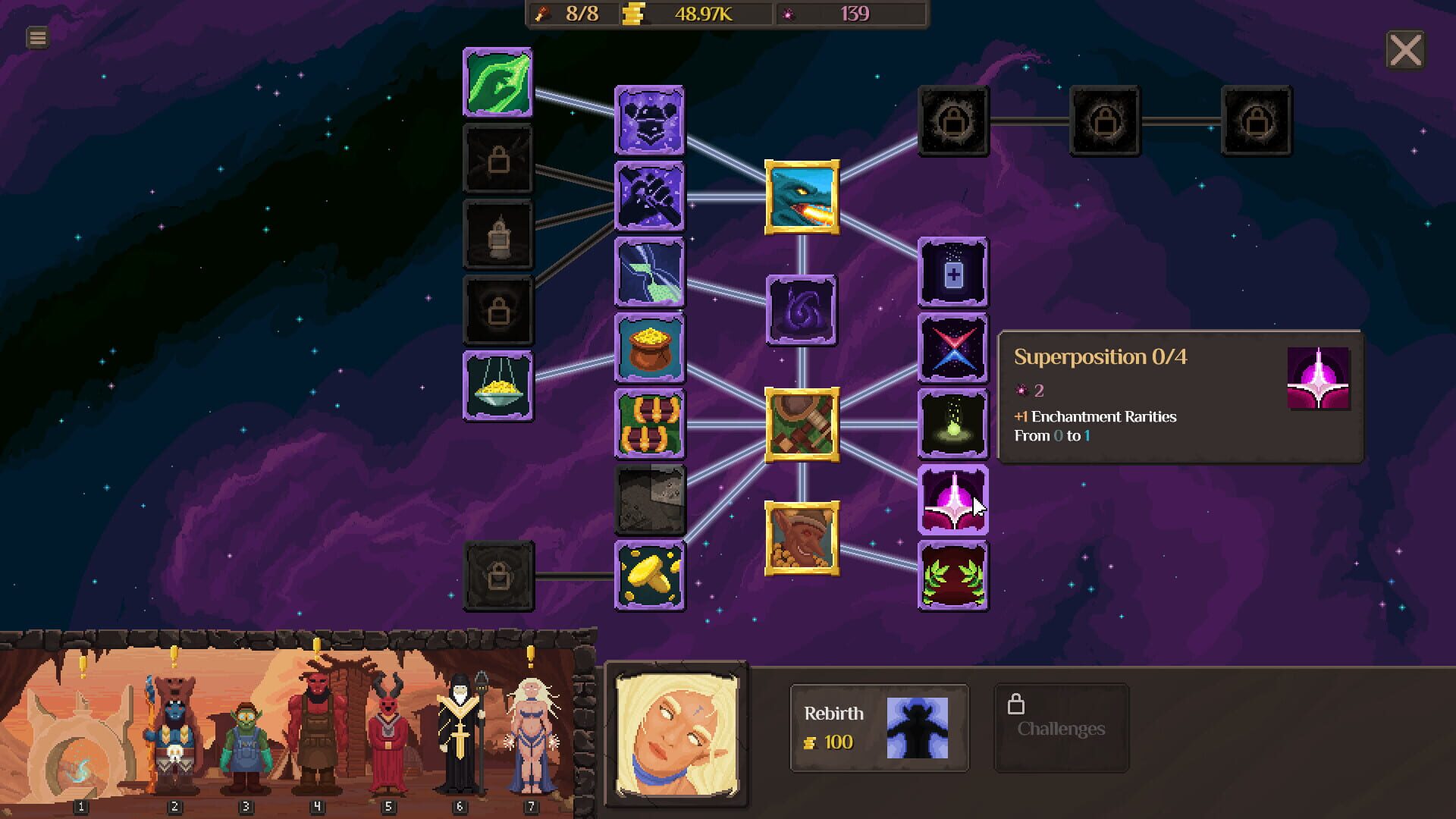
Task: Open the hamburger menu
Action: click(36, 36)
